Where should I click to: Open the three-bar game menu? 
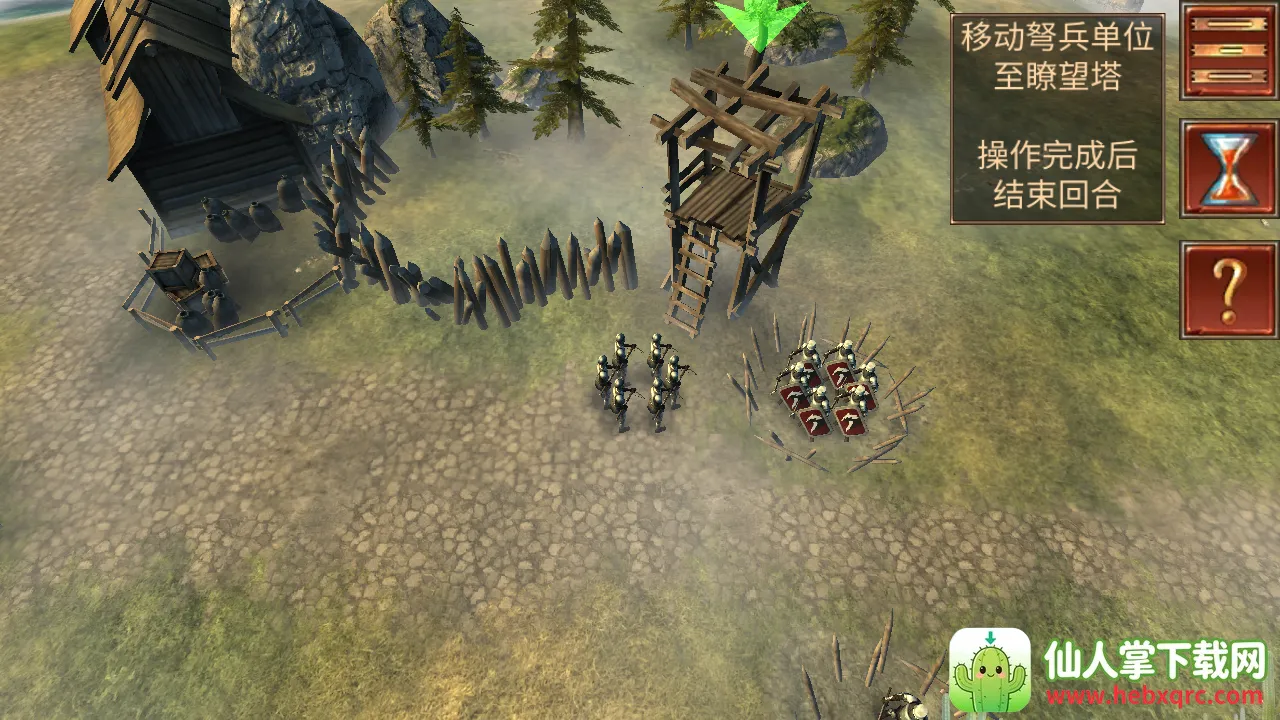[x=1230, y=50]
